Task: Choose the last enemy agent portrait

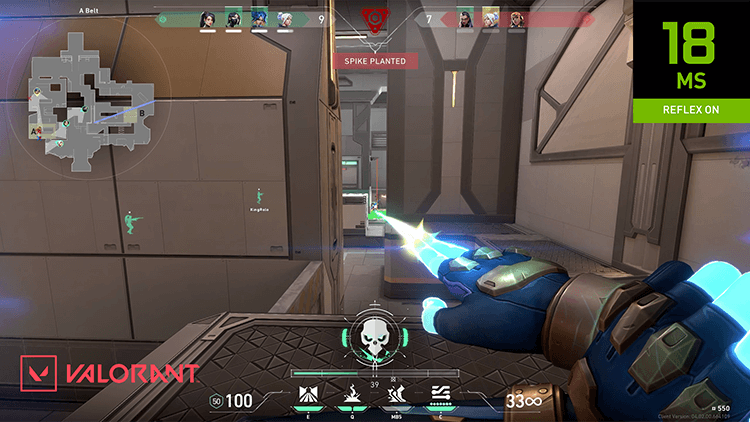Action: tap(515, 18)
